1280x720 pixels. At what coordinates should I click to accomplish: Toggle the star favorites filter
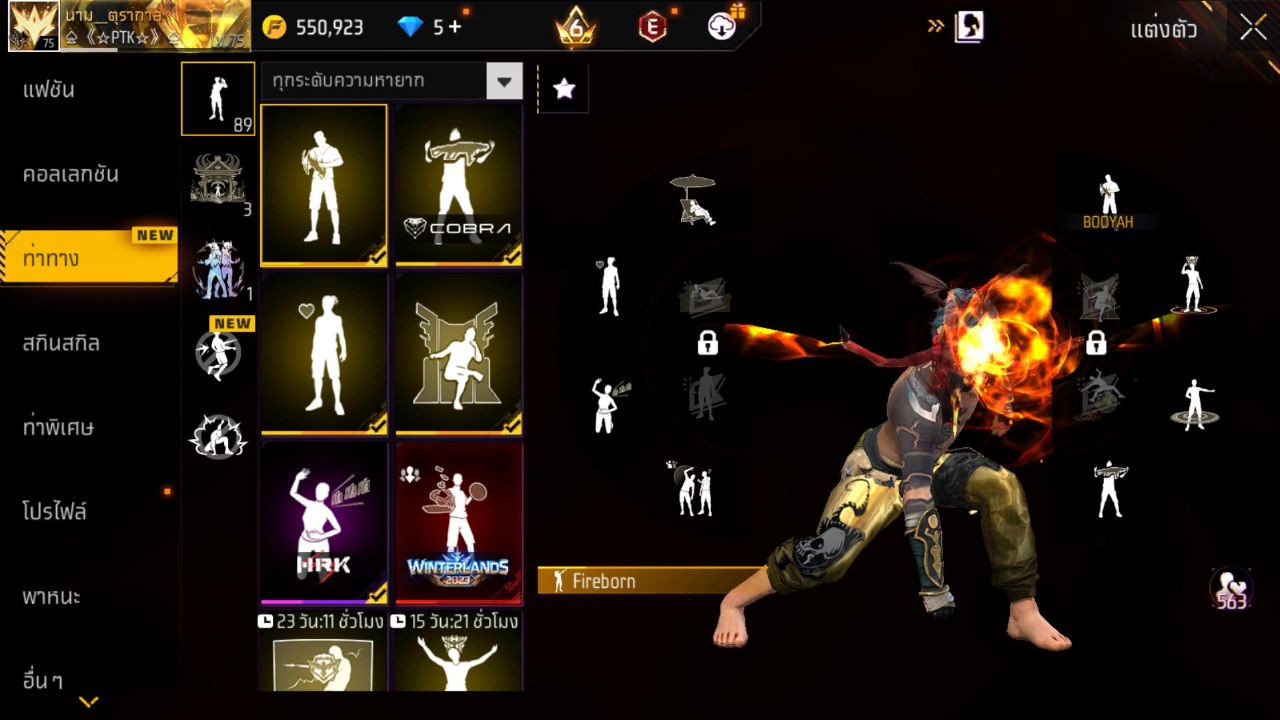[564, 88]
